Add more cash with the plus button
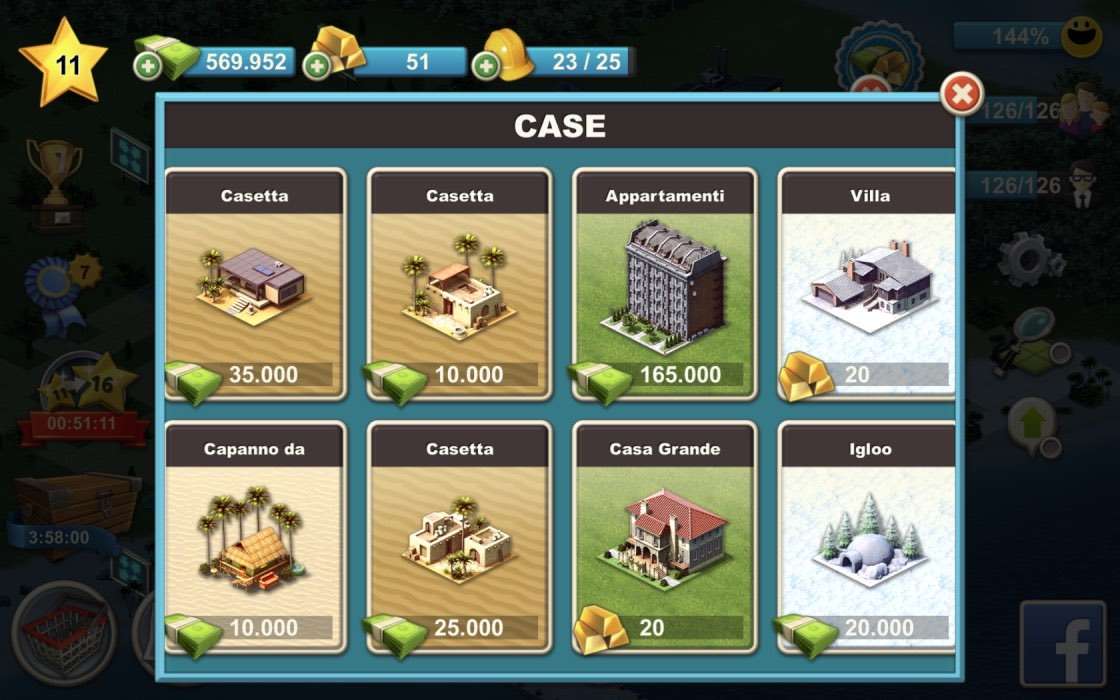The image size is (1120, 700). [x=147, y=67]
